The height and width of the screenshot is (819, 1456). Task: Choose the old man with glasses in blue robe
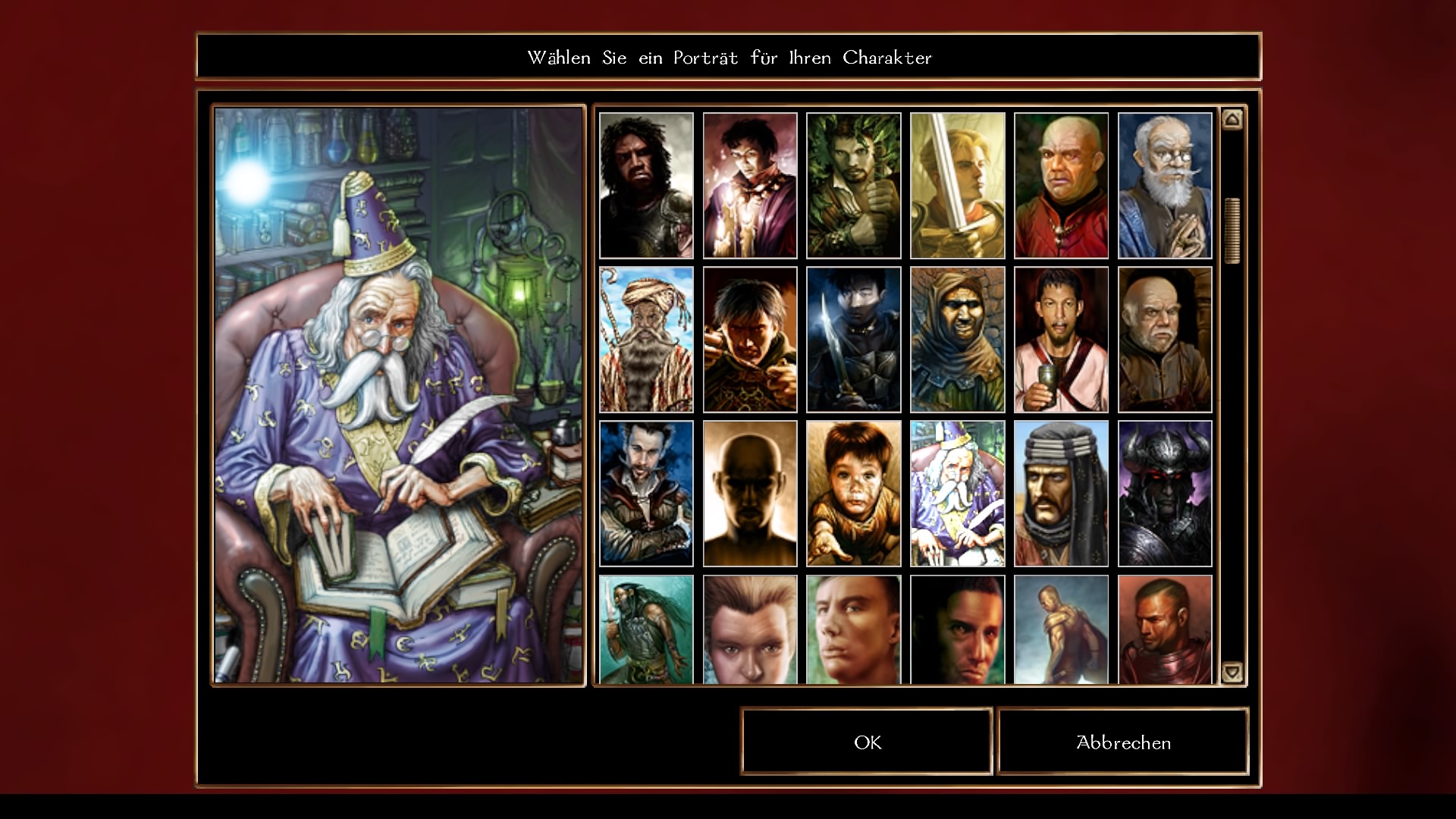(x=1165, y=186)
